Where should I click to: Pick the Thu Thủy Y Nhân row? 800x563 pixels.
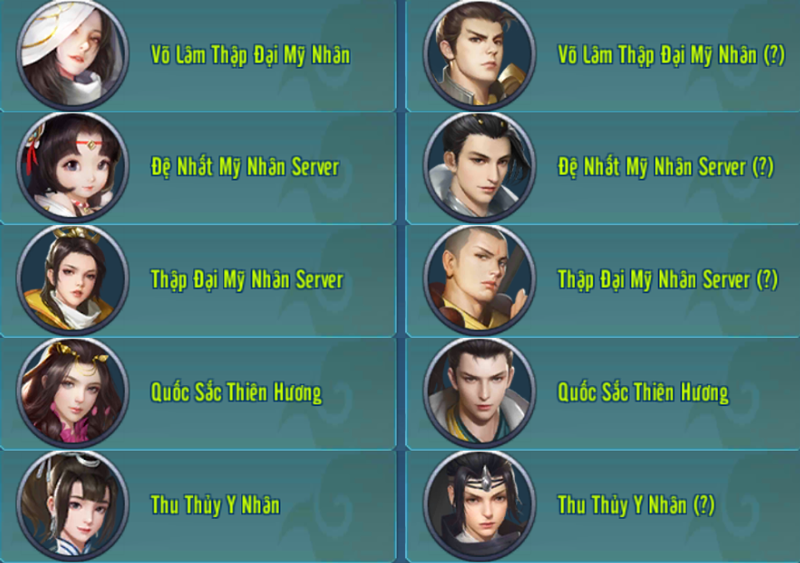tap(215, 505)
